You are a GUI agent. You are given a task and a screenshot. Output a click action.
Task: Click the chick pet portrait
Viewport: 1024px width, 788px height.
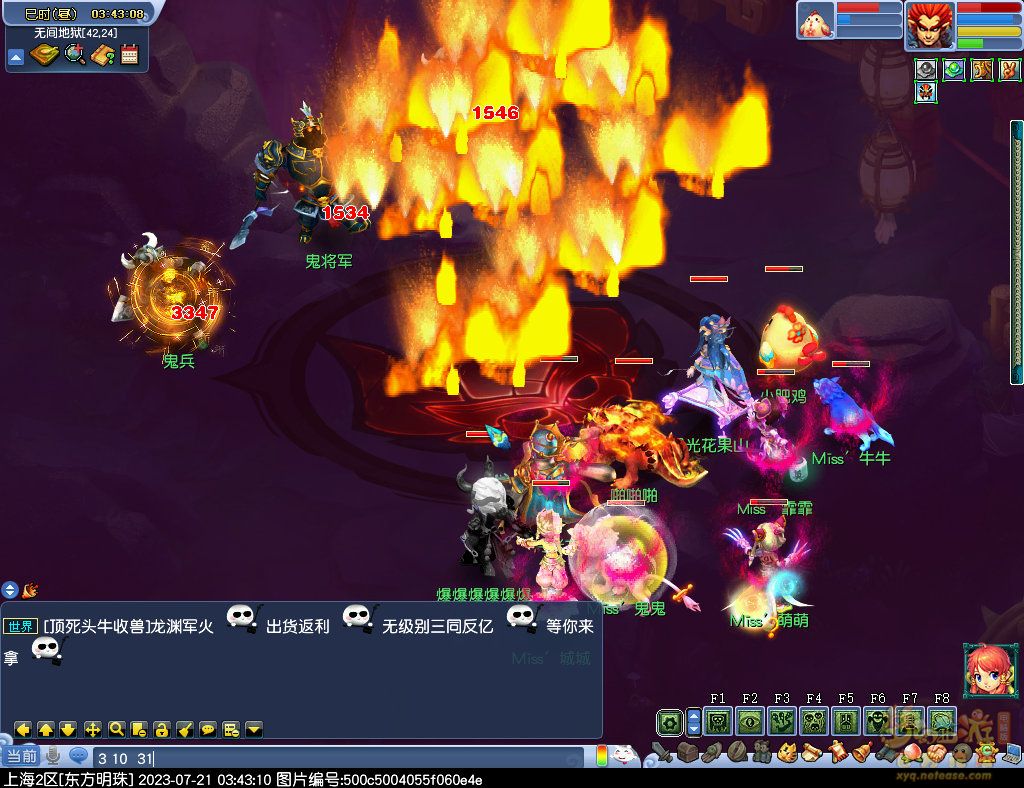tap(815, 21)
